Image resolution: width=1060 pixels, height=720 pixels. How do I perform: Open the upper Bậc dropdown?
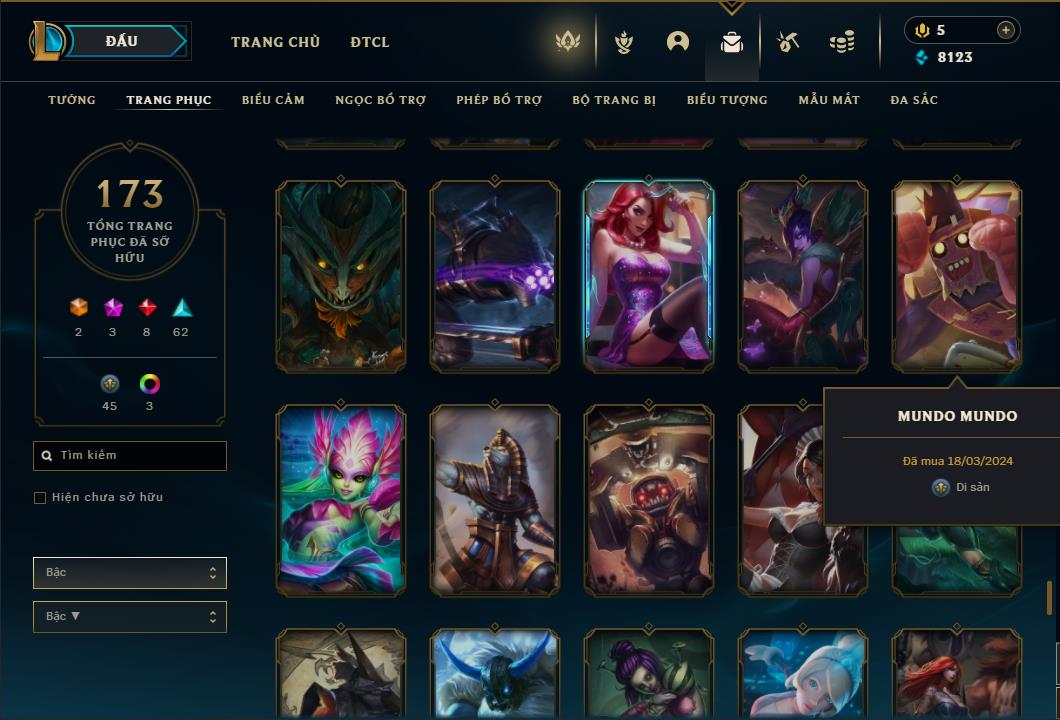tap(130, 573)
